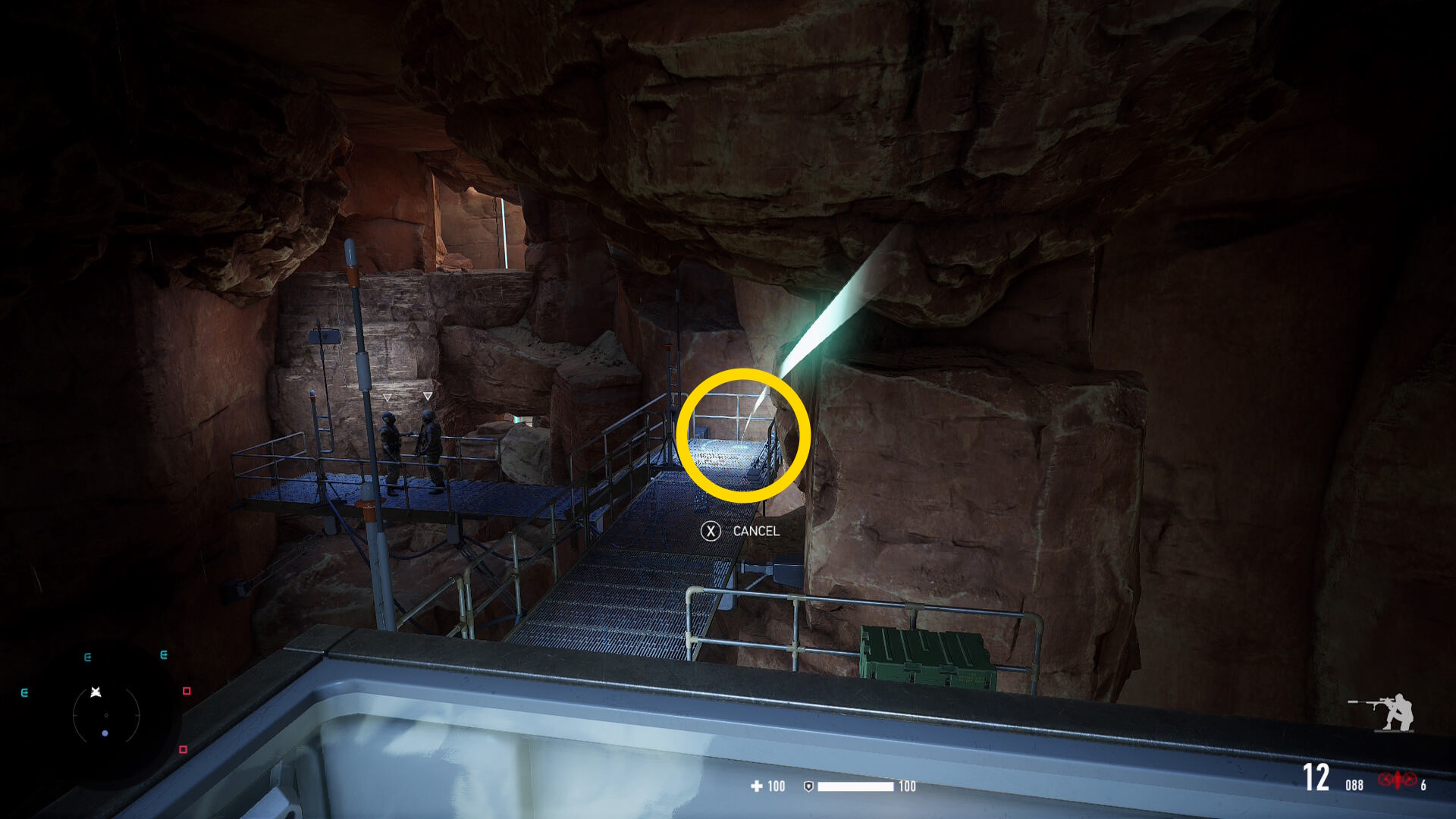Click the yellow circle target marker
Viewport: 1456px width, 819px height.
pyautogui.click(x=743, y=435)
